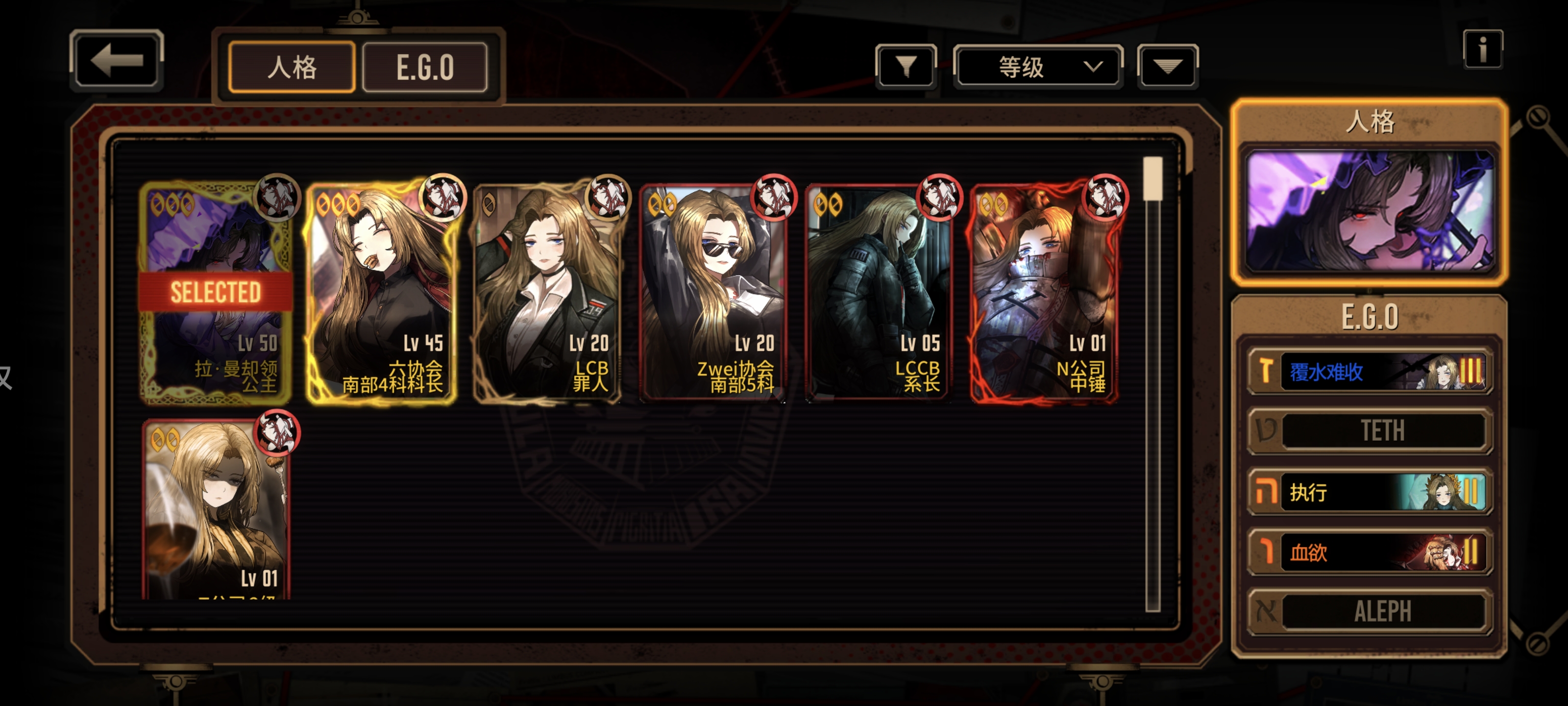
Task: Open the 覆水难收 E.G.O slot
Action: coord(1369,371)
